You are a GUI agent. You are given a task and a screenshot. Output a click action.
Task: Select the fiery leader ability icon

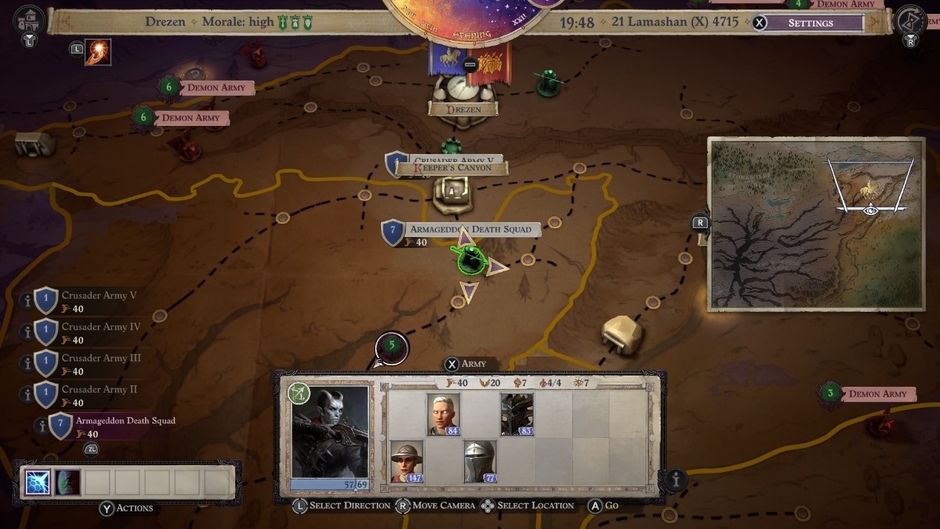tap(98, 52)
